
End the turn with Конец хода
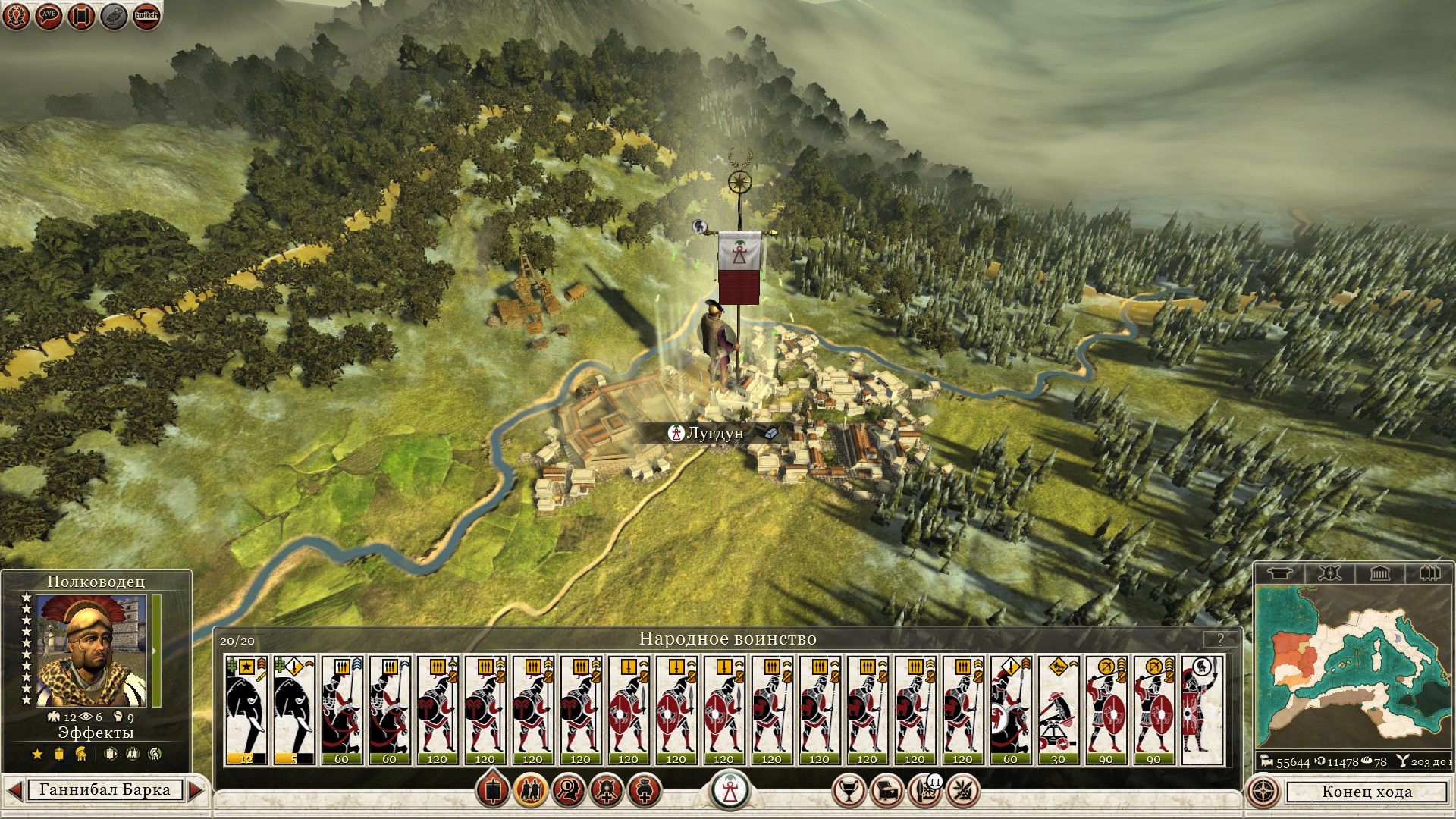click(x=1367, y=792)
